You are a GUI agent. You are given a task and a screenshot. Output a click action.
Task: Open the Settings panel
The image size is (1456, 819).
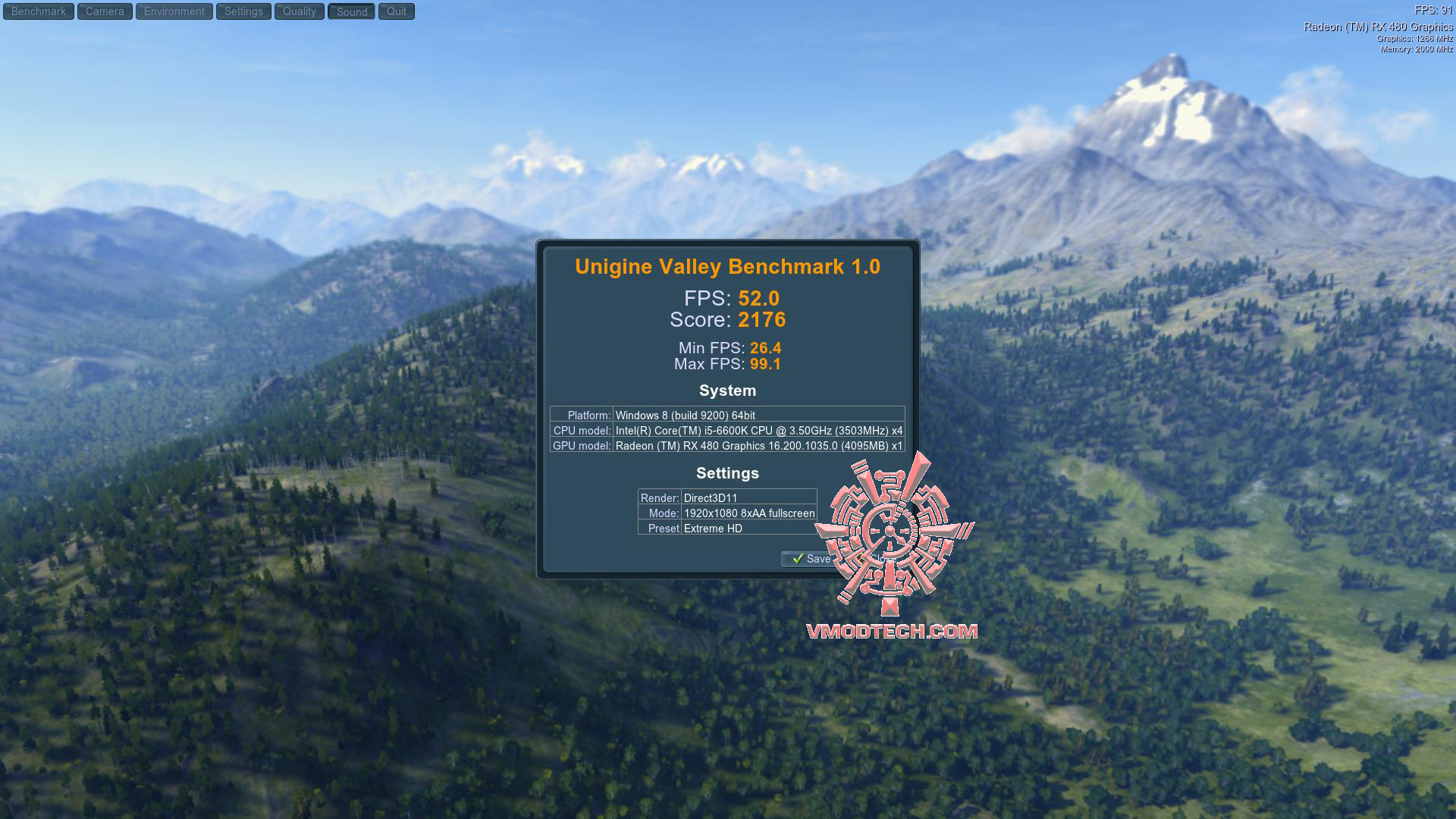(x=243, y=11)
